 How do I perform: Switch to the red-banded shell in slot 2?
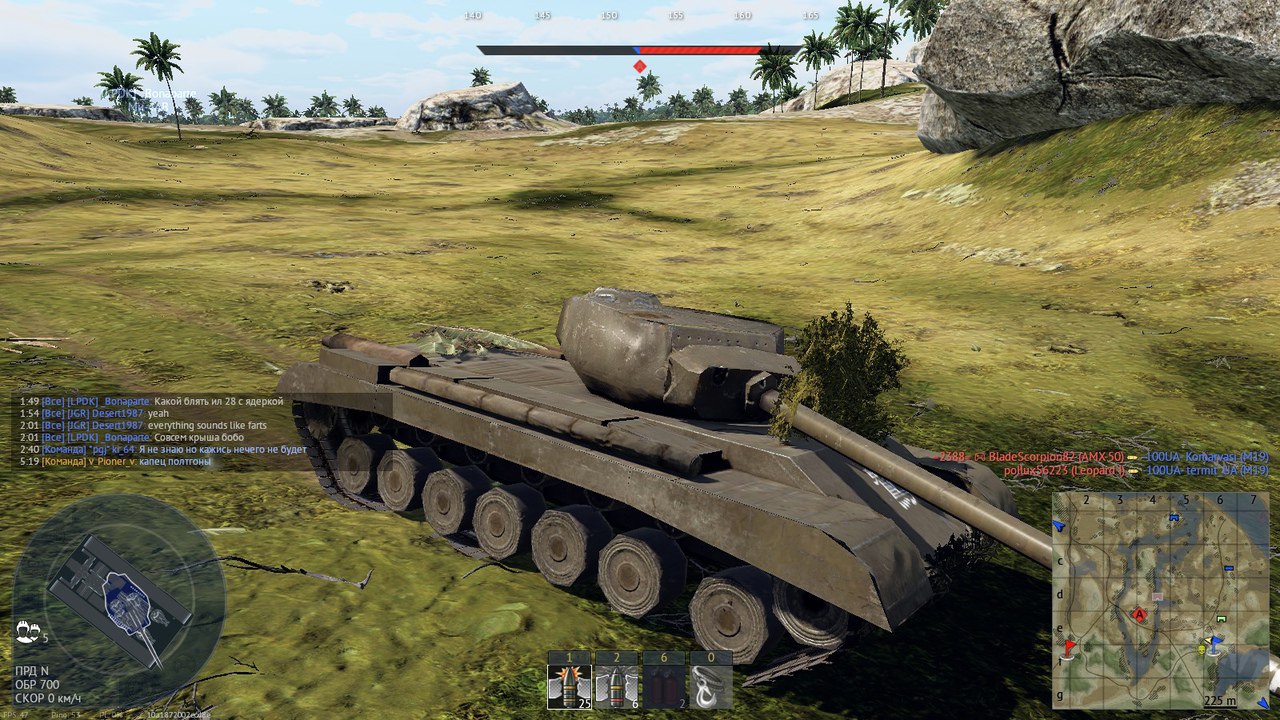[616, 686]
